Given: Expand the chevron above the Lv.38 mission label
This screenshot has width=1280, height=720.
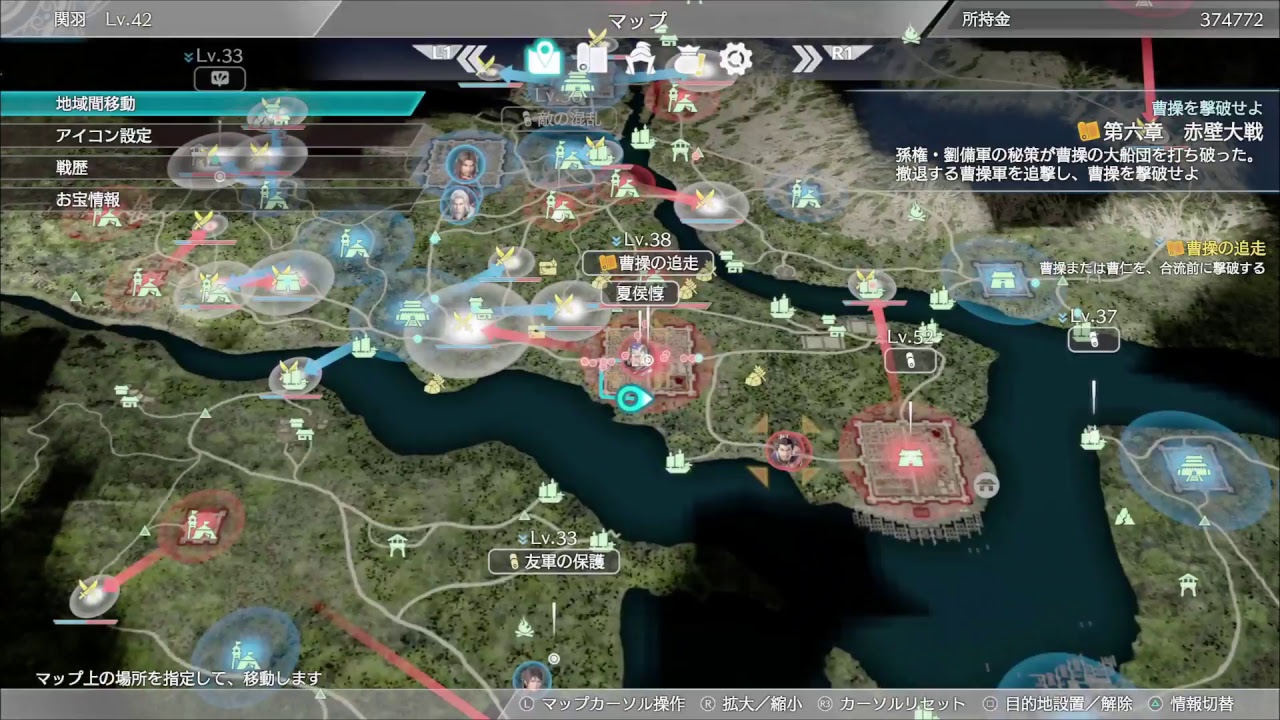Looking at the screenshot, I should [x=614, y=240].
